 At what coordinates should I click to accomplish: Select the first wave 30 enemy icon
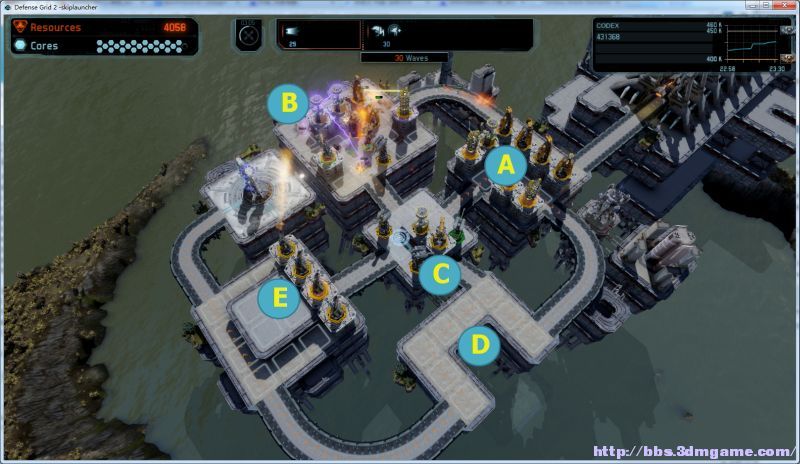[377, 31]
